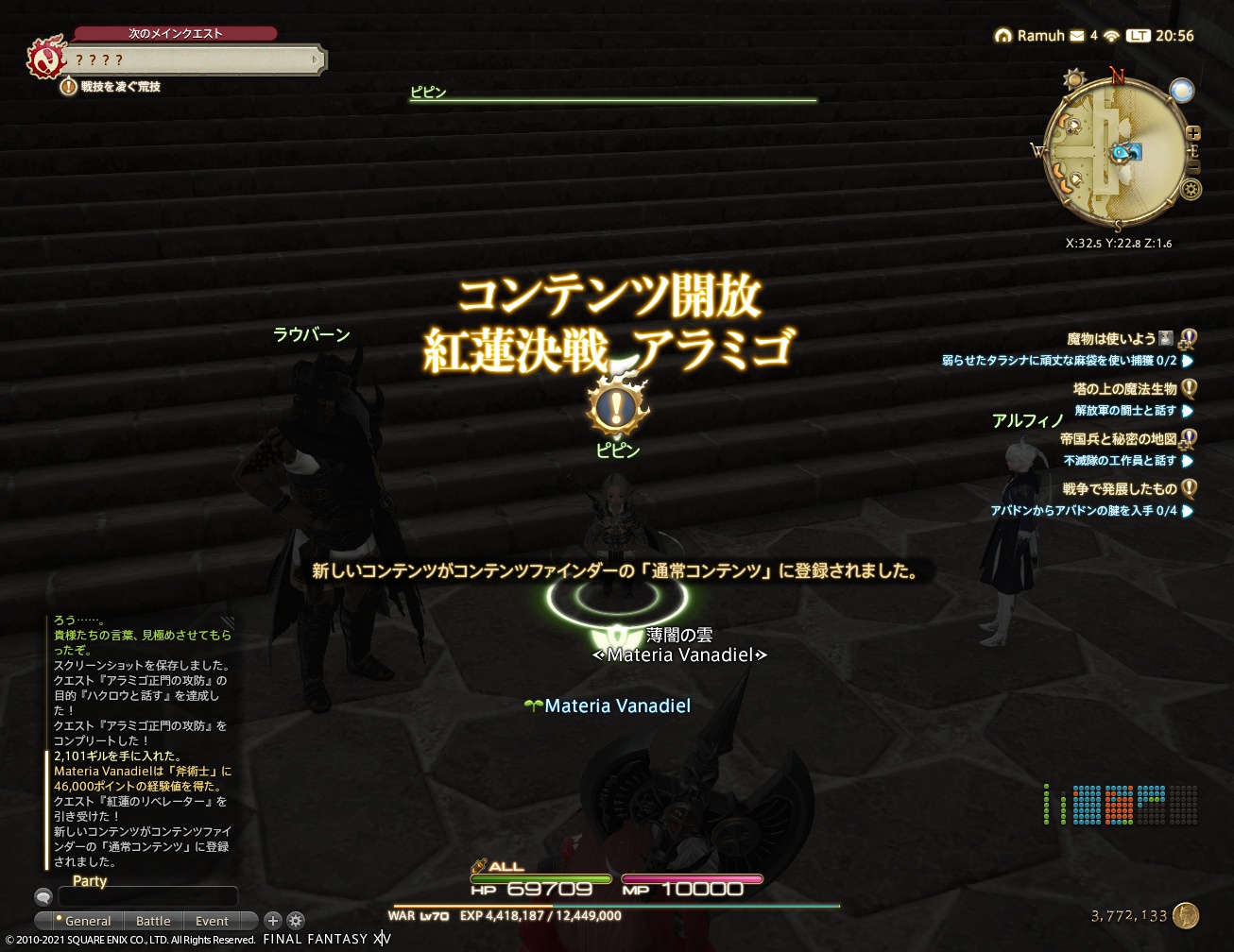Click the plus button to add a chat tab

[273, 921]
